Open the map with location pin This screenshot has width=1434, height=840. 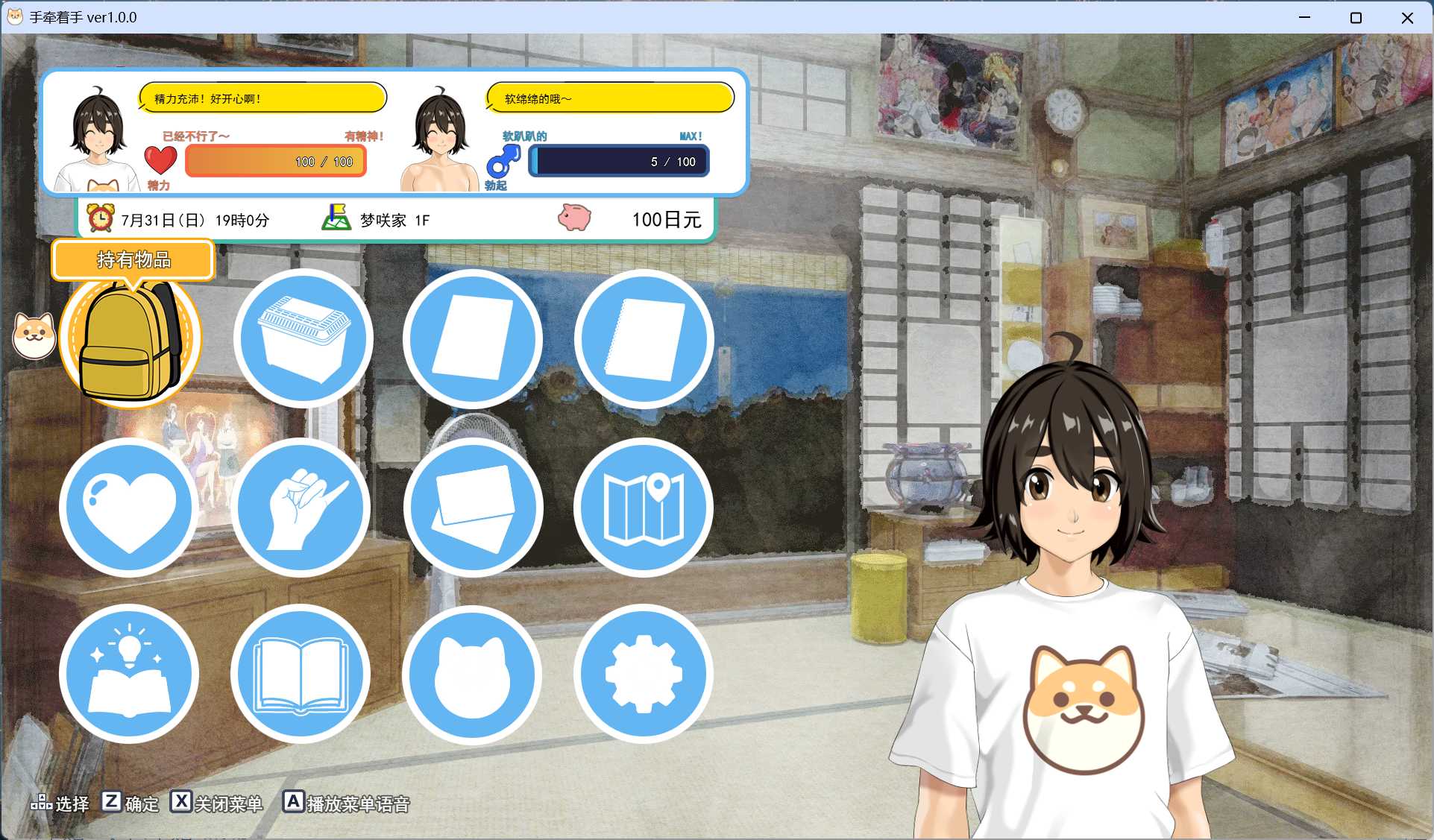point(644,508)
